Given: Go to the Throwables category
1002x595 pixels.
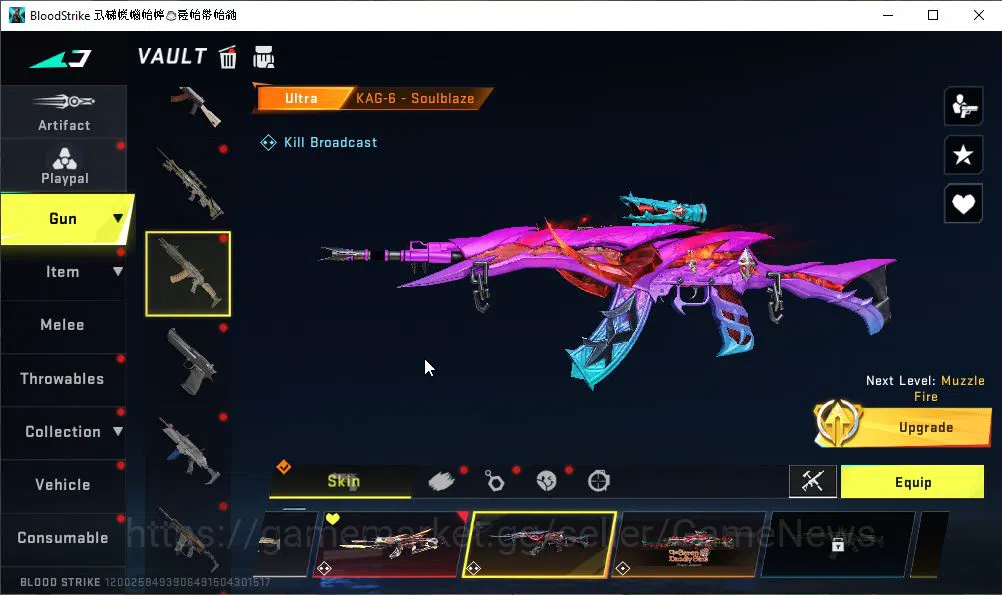Looking at the screenshot, I should pos(62,378).
